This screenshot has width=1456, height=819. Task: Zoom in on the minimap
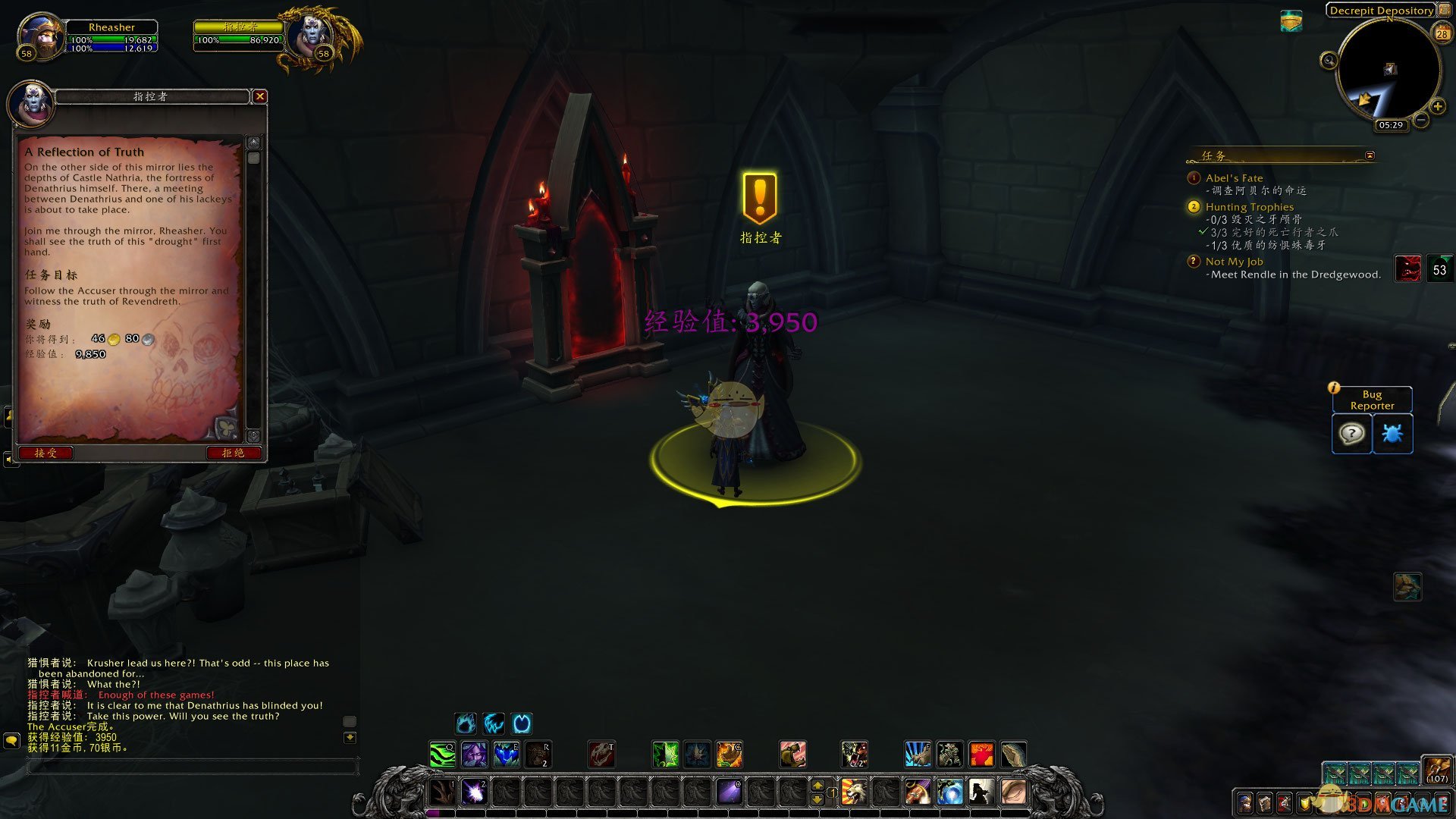click(1437, 107)
